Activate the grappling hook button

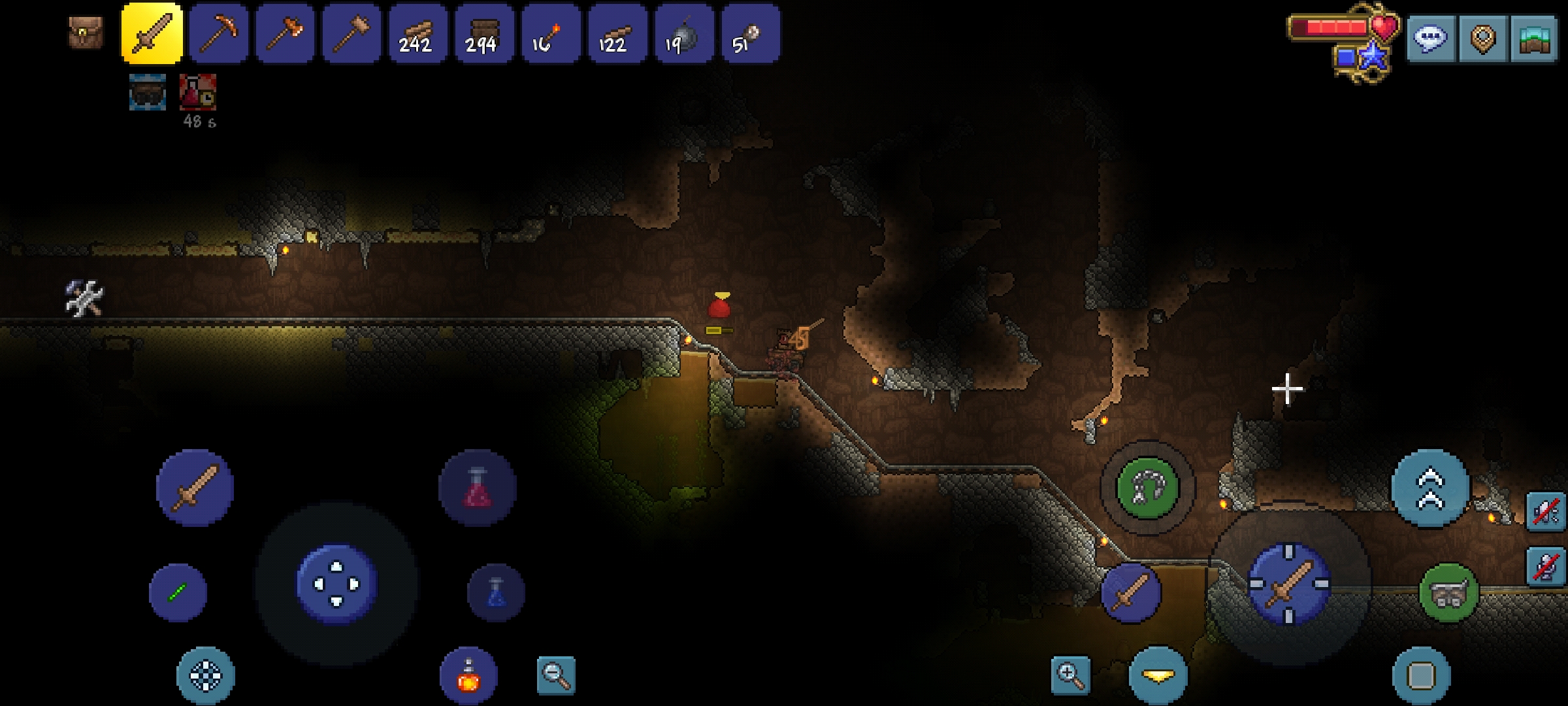pos(1147,488)
